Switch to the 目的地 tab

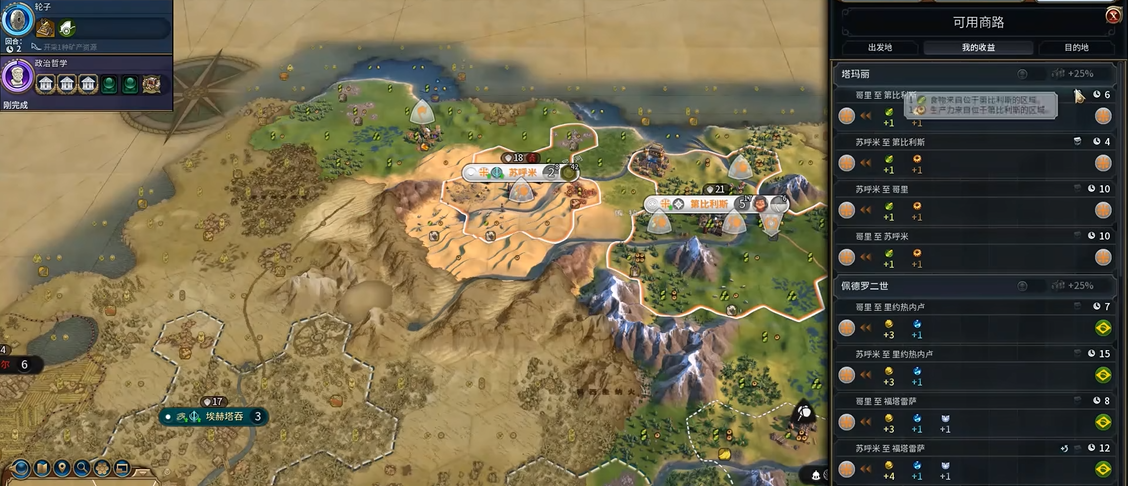coord(1076,47)
